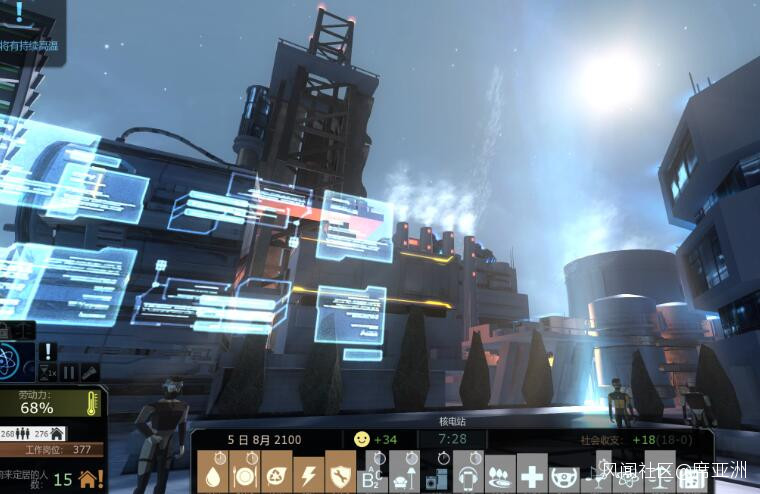Choose the recycling leaf category

click(x=276, y=472)
